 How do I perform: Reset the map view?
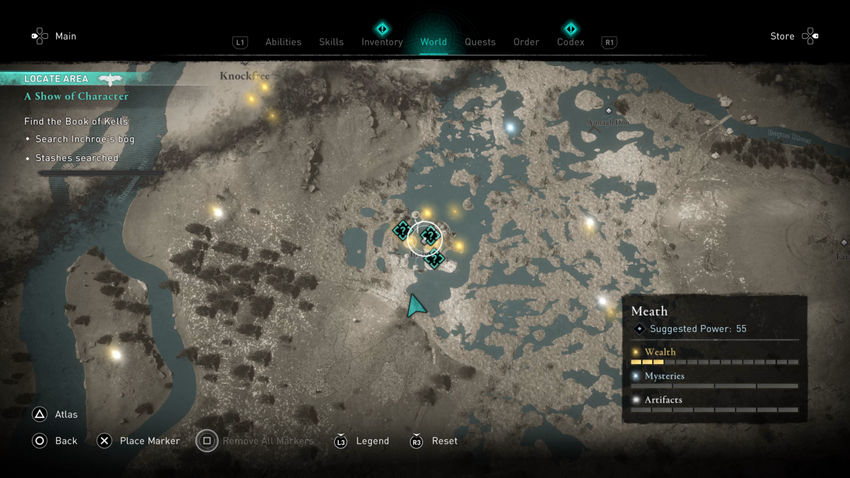coord(444,441)
